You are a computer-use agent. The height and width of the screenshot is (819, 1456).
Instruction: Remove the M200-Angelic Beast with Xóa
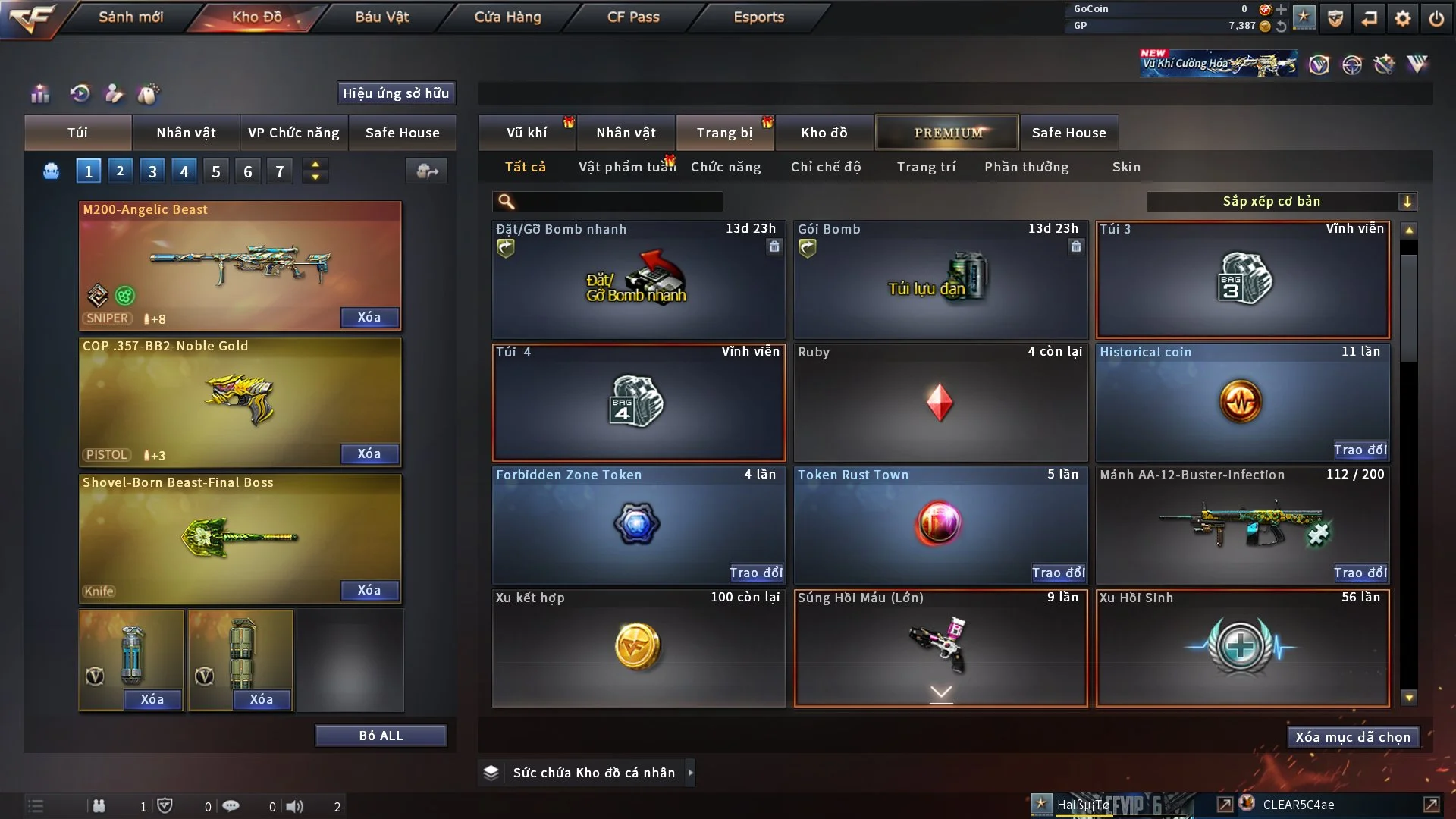click(369, 317)
